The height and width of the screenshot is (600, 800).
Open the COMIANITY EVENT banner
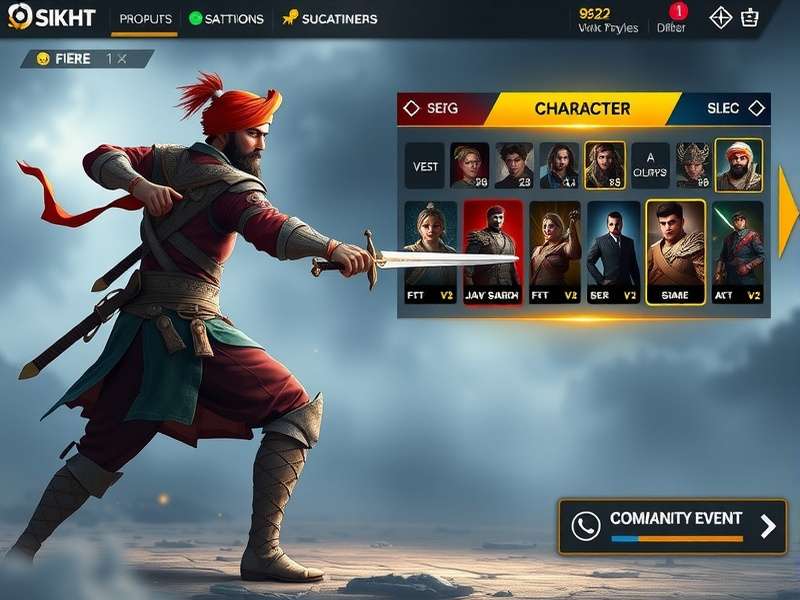point(672,526)
